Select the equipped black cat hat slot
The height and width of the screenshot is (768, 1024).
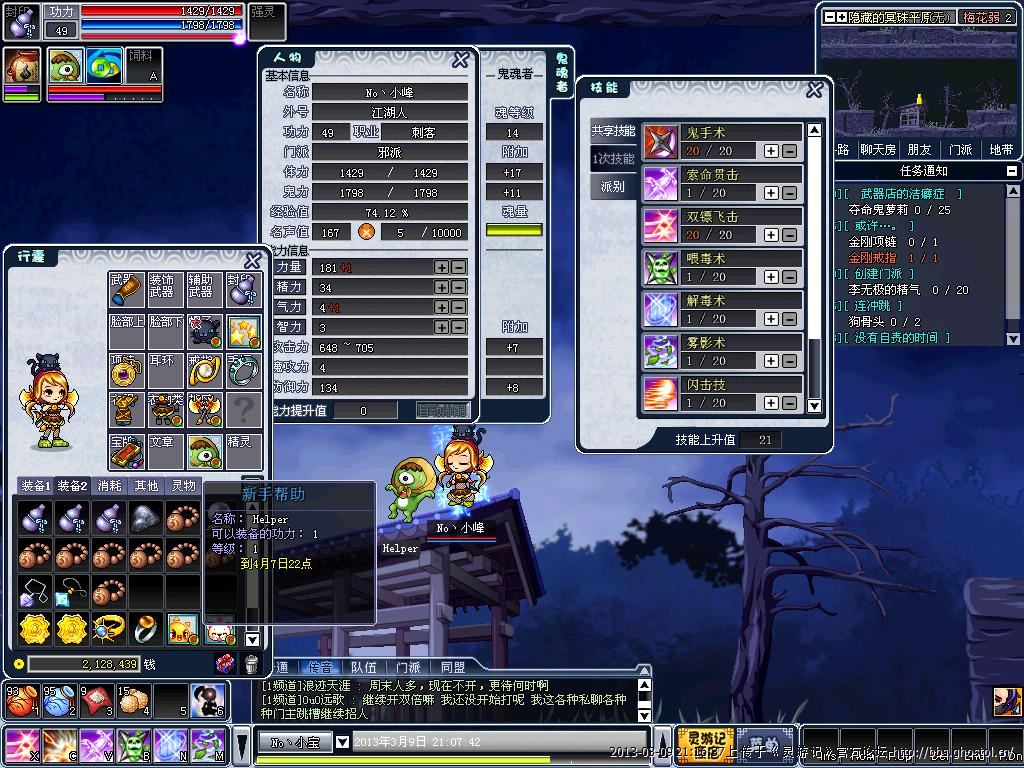[205, 329]
